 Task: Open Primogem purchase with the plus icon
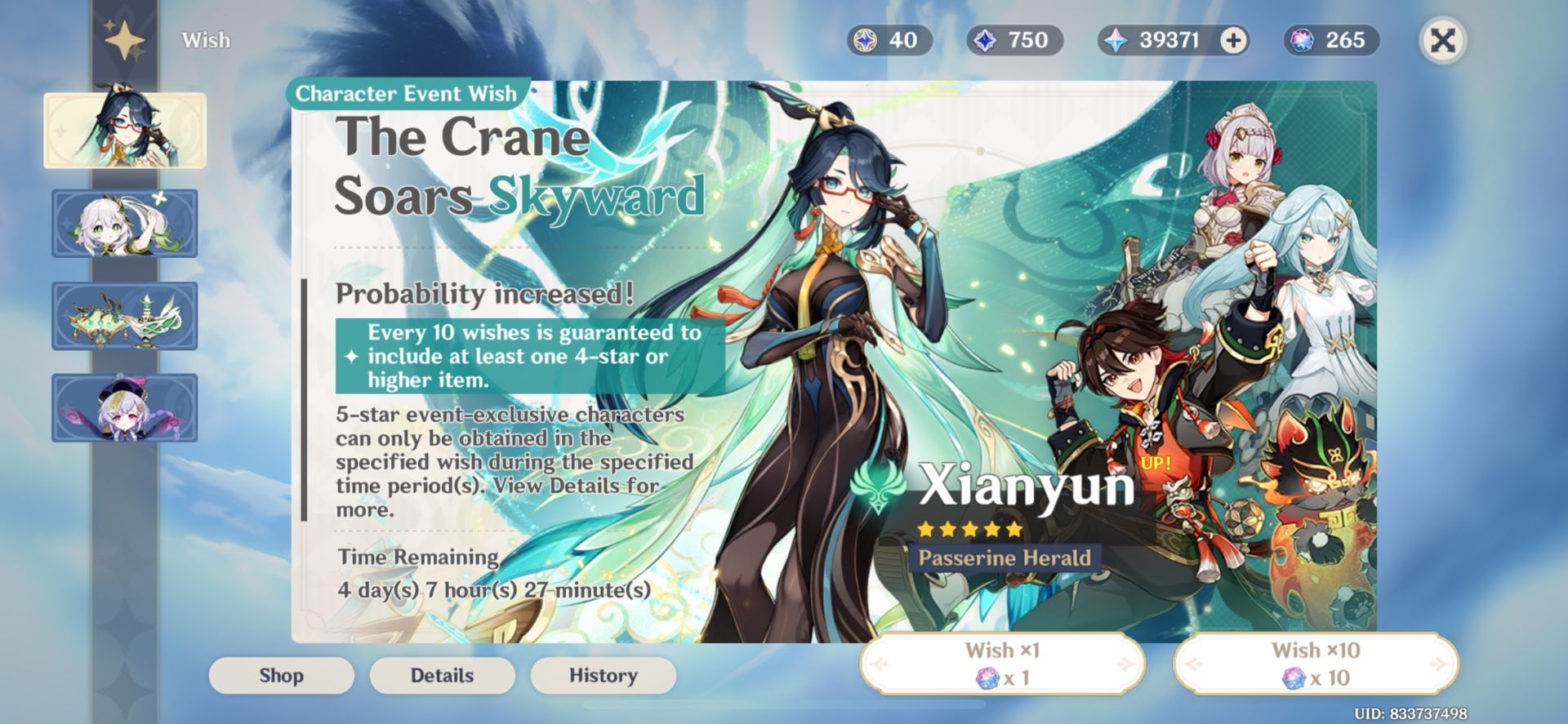1233,39
